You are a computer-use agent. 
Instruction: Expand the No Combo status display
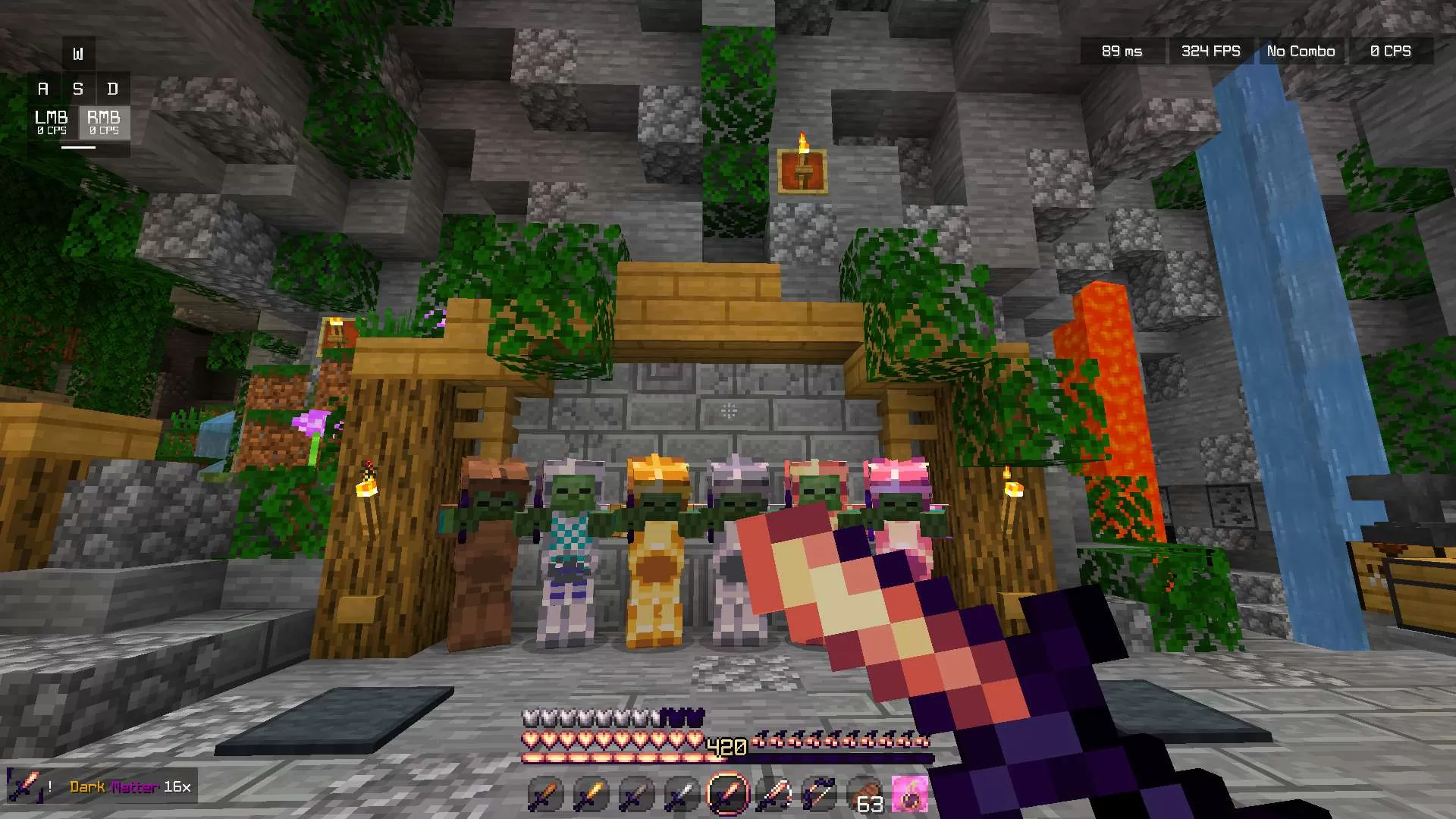pos(1301,51)
